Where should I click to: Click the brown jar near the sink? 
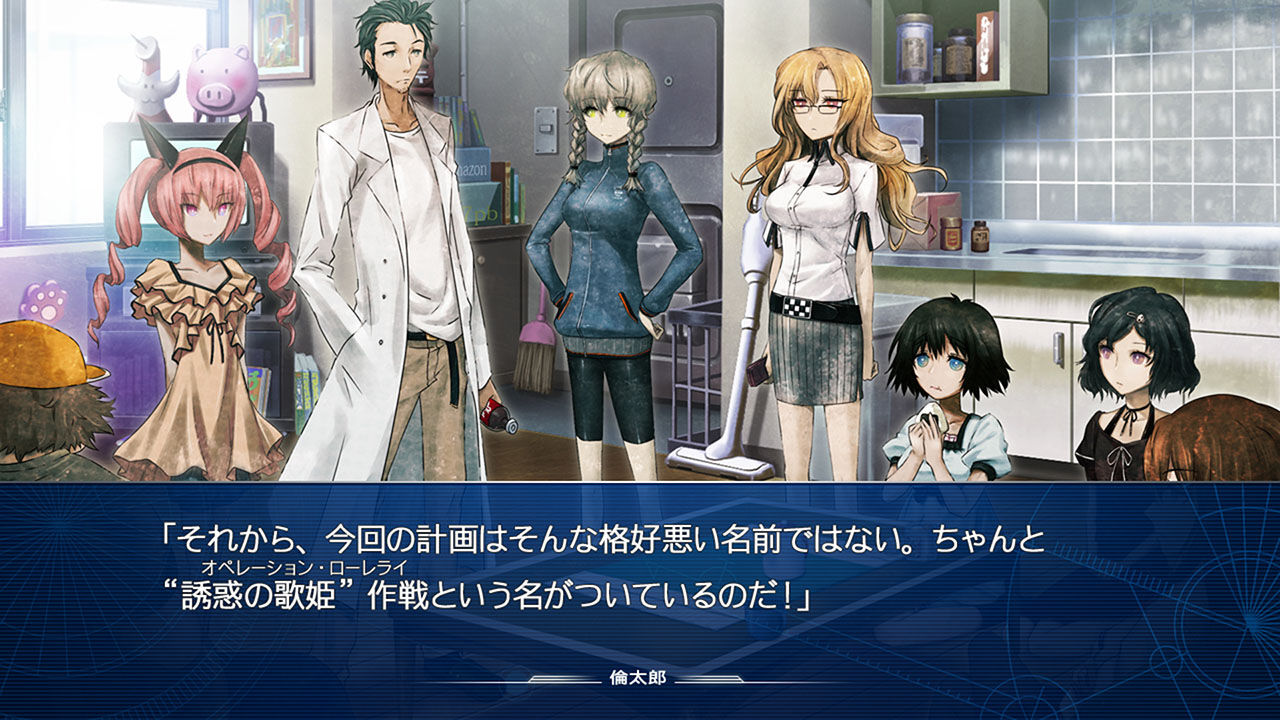982,237
